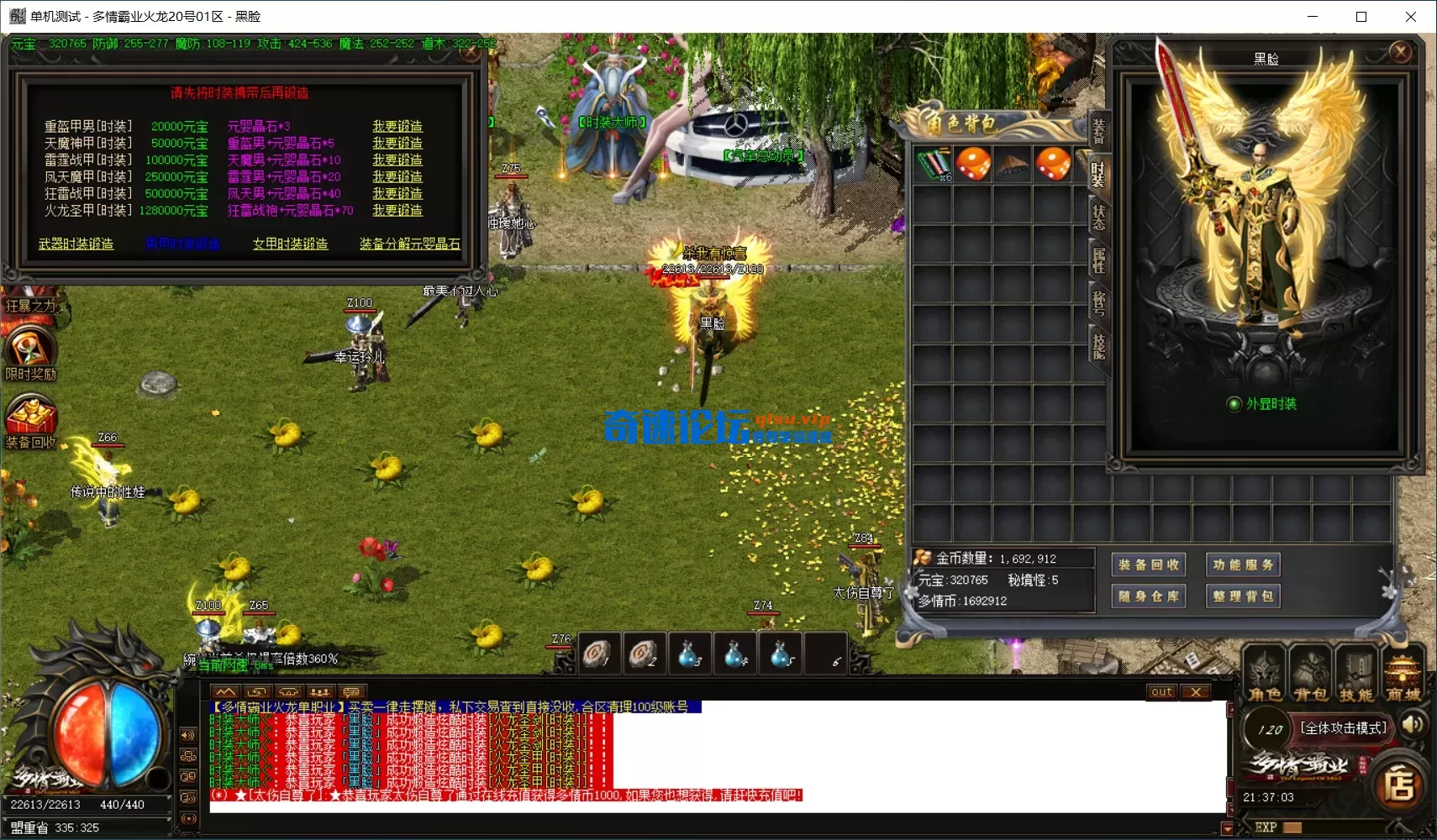The height and width of the screenshot is (840, 1437).
Task: Switch to the 状态 tab
Action: 1097,217
